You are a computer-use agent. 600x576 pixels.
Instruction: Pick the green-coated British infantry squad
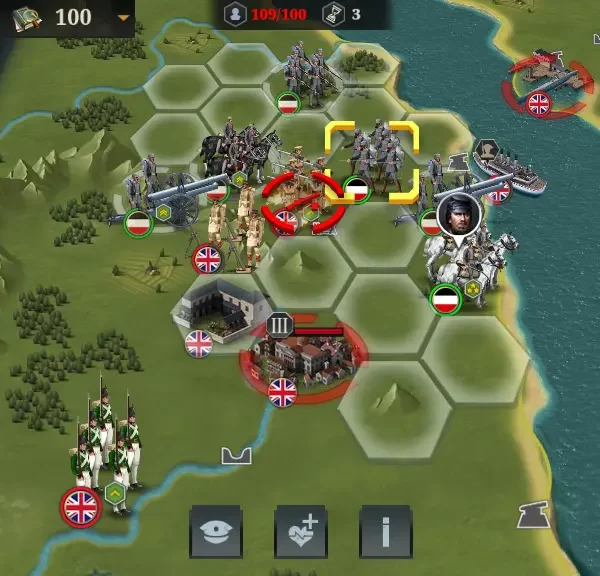tap(104, 445)
